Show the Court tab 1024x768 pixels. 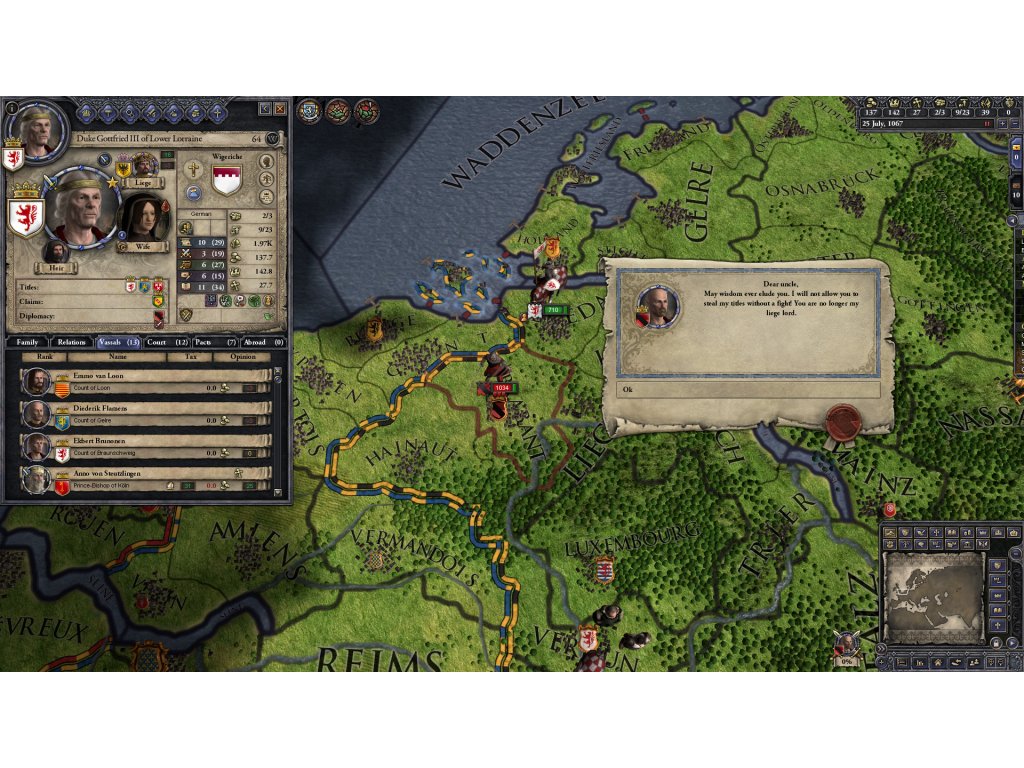pyautogui.click(x=166, y=342)
